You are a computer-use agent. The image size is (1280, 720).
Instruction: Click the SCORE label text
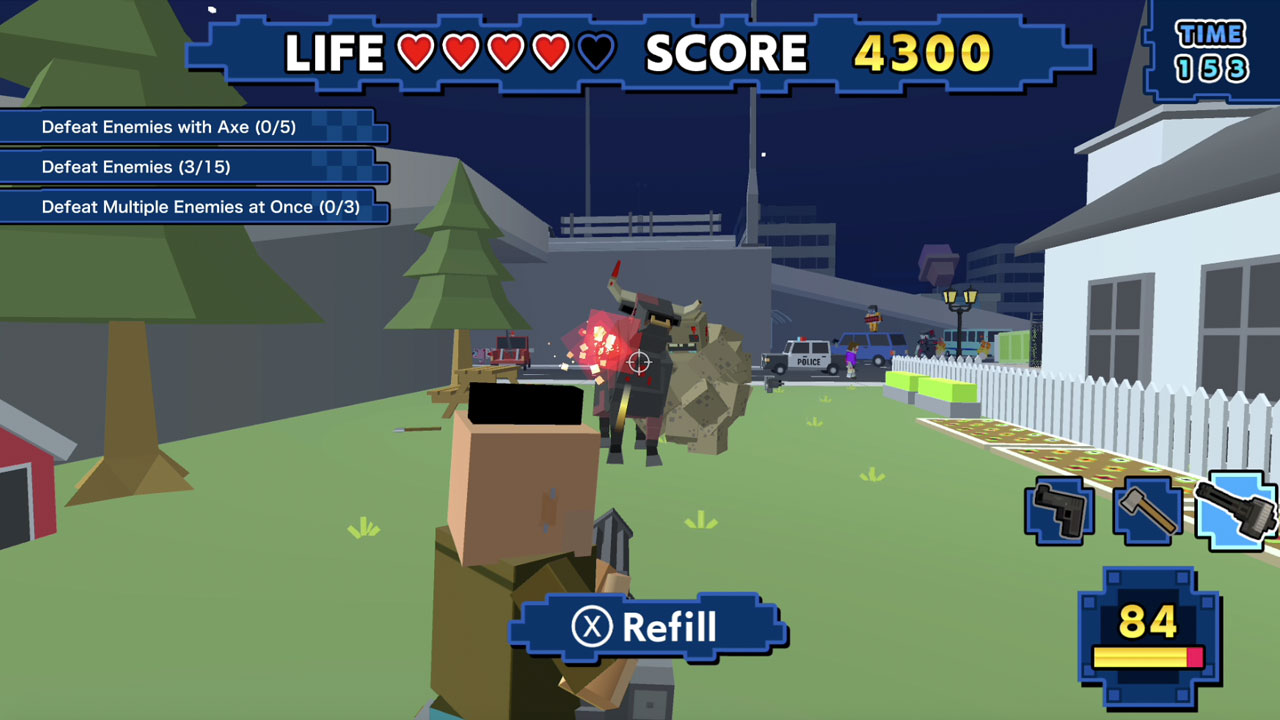[727, 50]
